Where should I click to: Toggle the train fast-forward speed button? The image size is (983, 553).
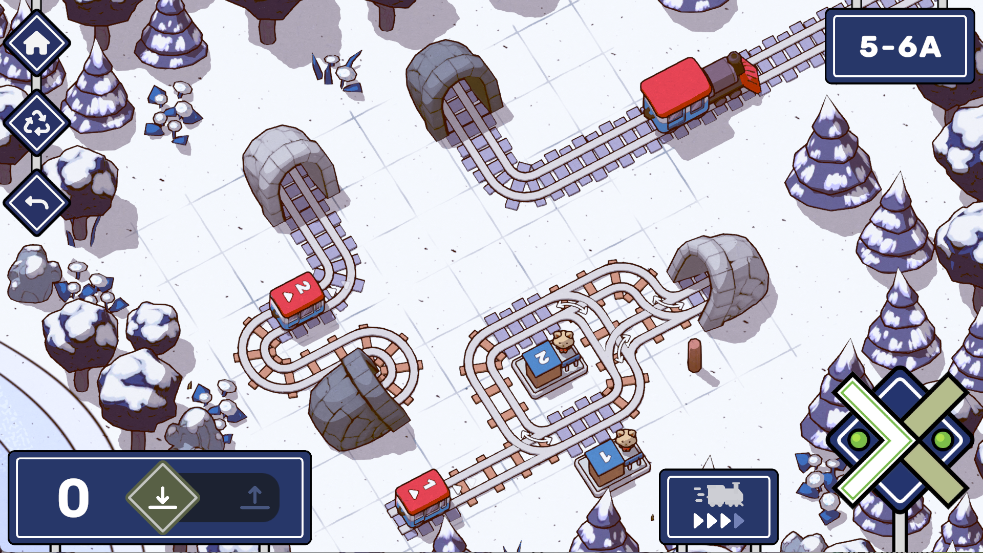pyautogui.click(x=718, y=507)
